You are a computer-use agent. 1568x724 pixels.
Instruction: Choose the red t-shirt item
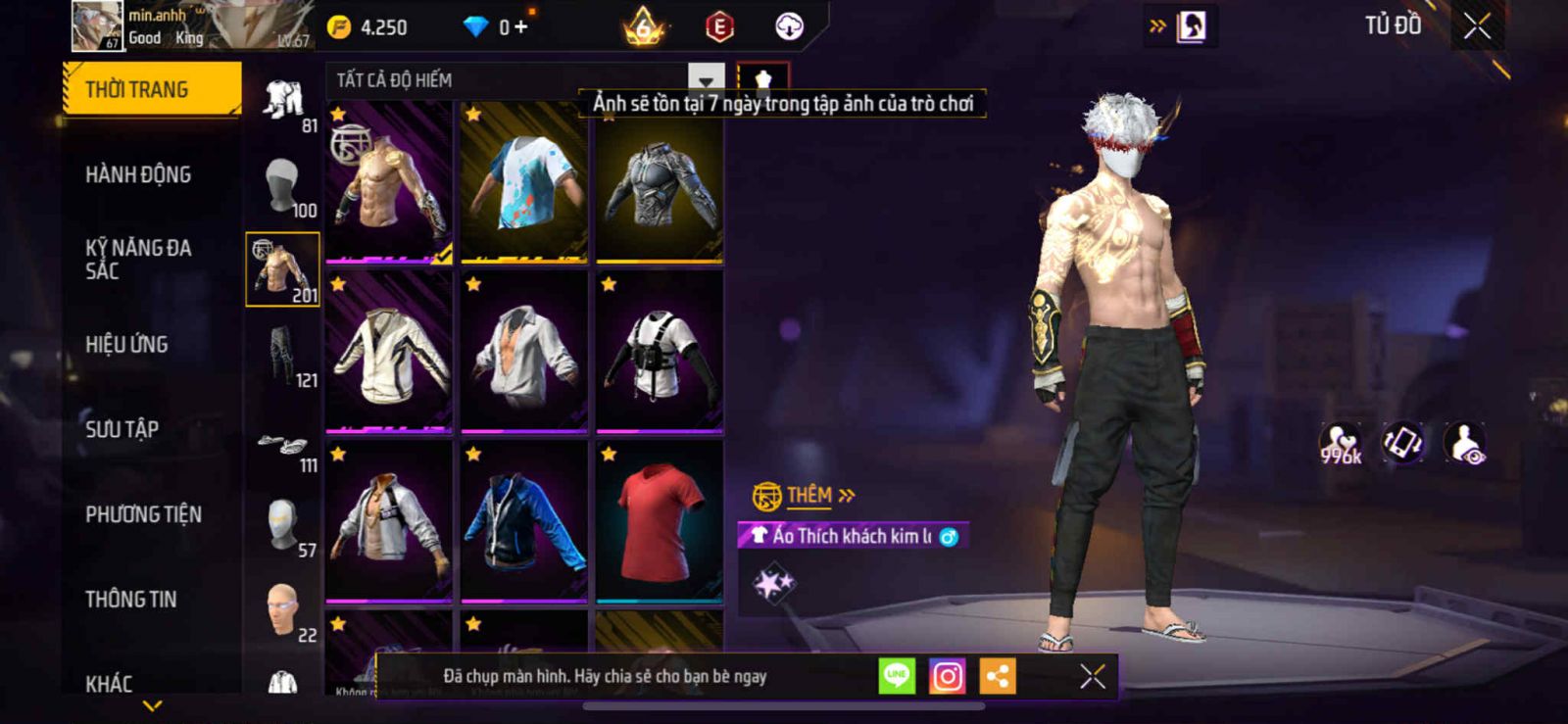coord(660,519)
